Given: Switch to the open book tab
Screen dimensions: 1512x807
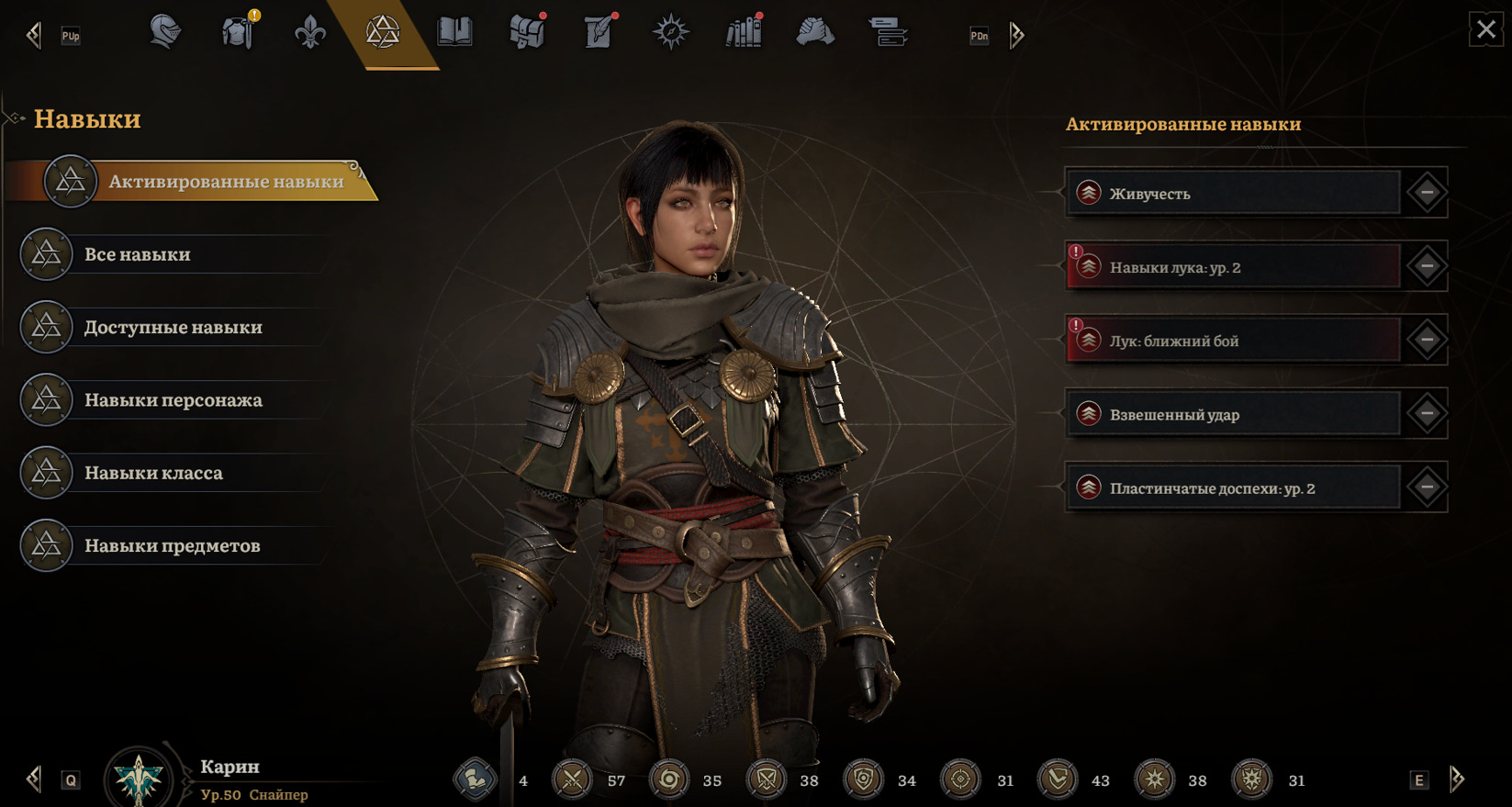Looking at the screenshot, I should coord(454,33).
